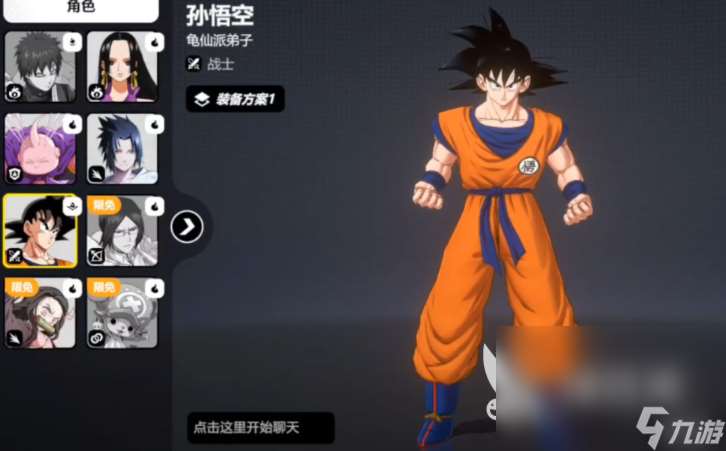Screen dimensions: 726x451
Task: Pick the pink Majin Buu portrait
Action: [41, 148]
